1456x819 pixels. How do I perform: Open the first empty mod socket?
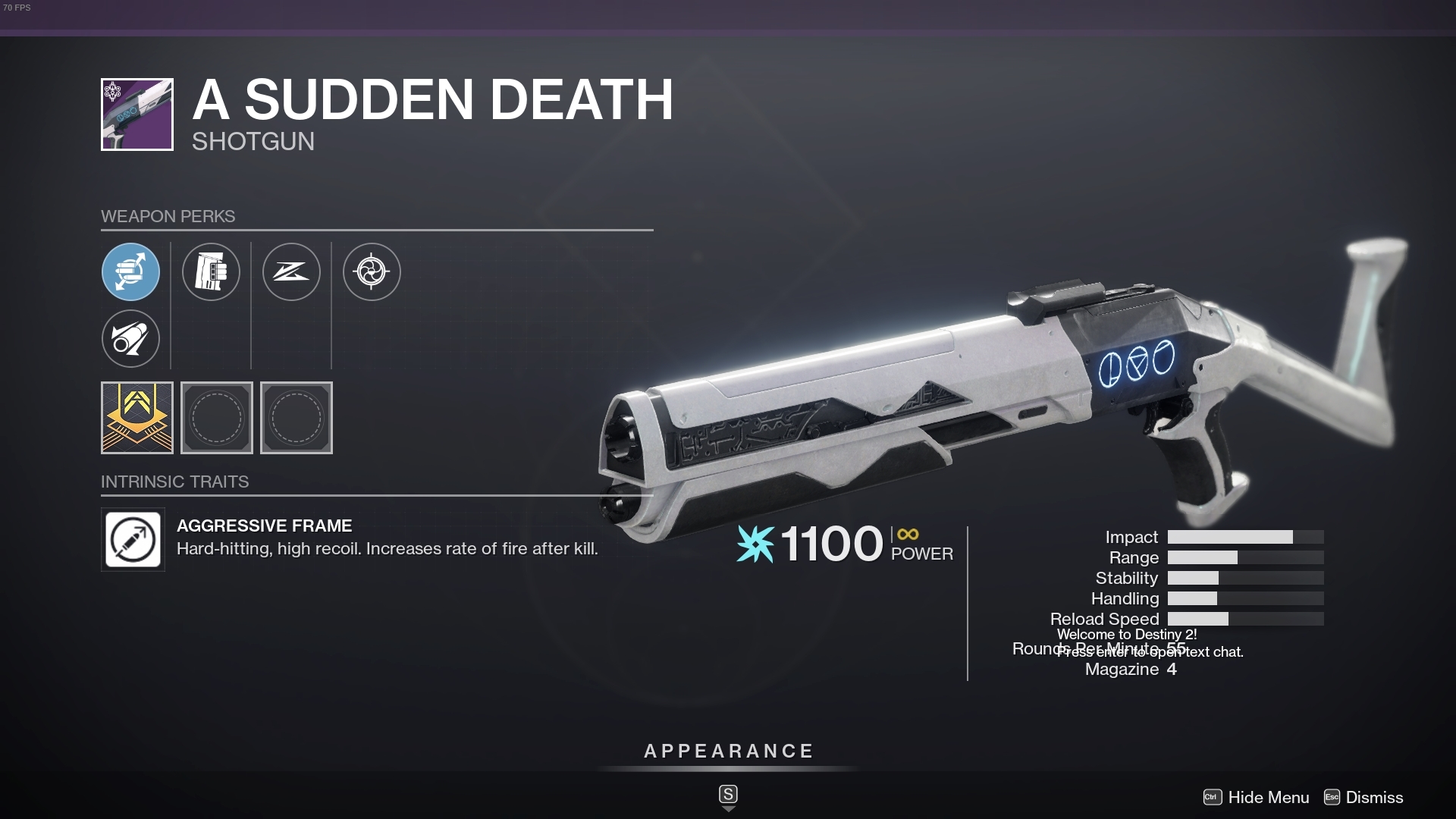coord(217,418)
